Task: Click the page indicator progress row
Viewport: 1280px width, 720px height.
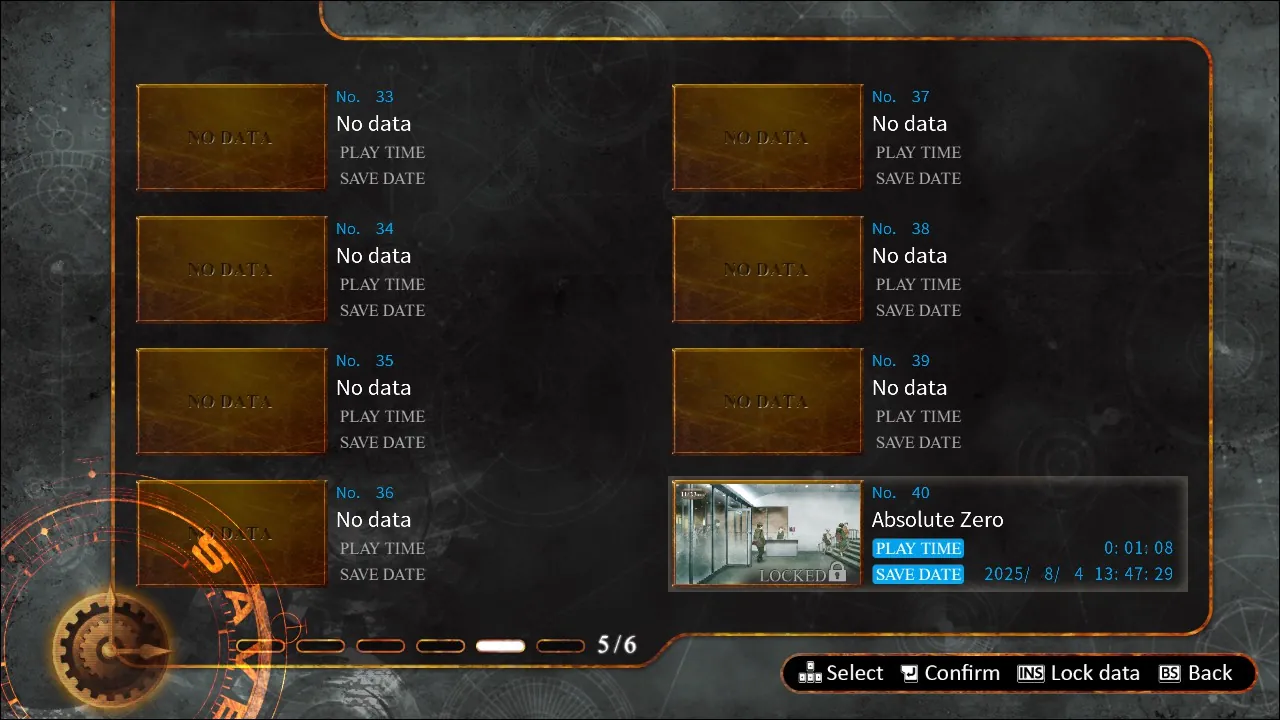Action: [x=410, y=645]
